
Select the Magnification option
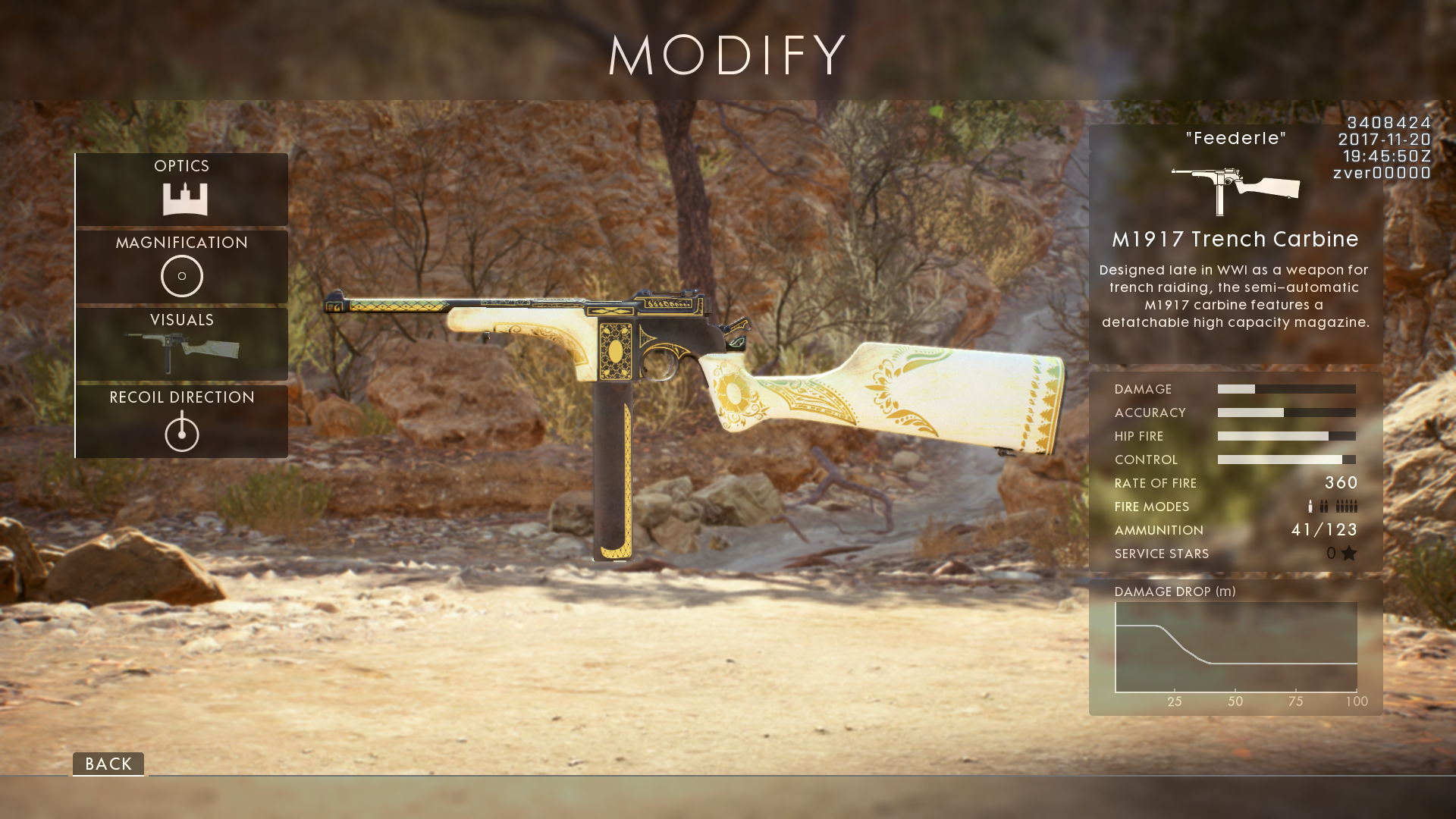[x=182, y=266]
